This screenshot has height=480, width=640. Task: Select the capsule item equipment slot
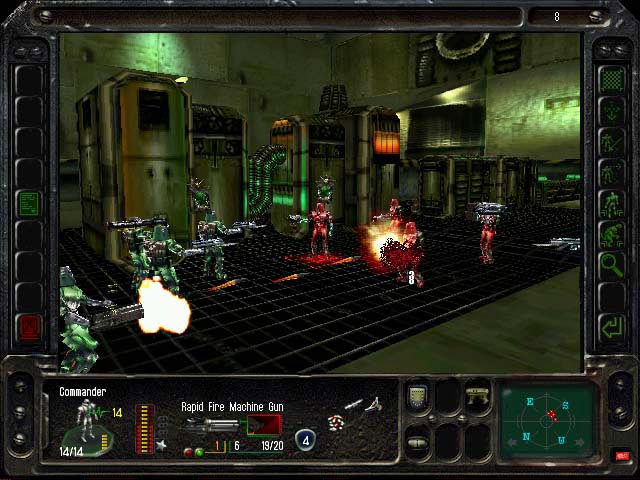(418, 441)
